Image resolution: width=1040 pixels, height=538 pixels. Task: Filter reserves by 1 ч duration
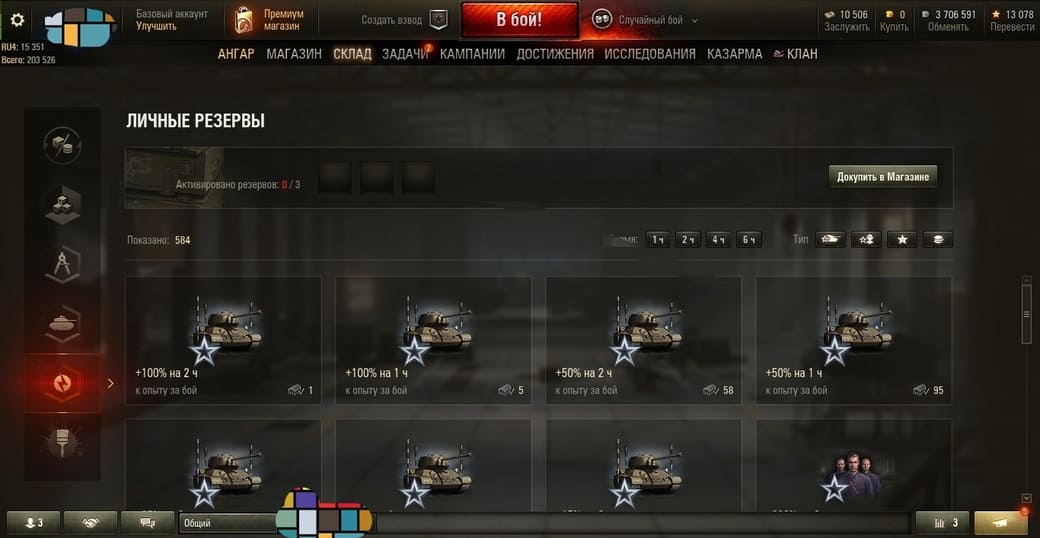(x=658, y=240)
